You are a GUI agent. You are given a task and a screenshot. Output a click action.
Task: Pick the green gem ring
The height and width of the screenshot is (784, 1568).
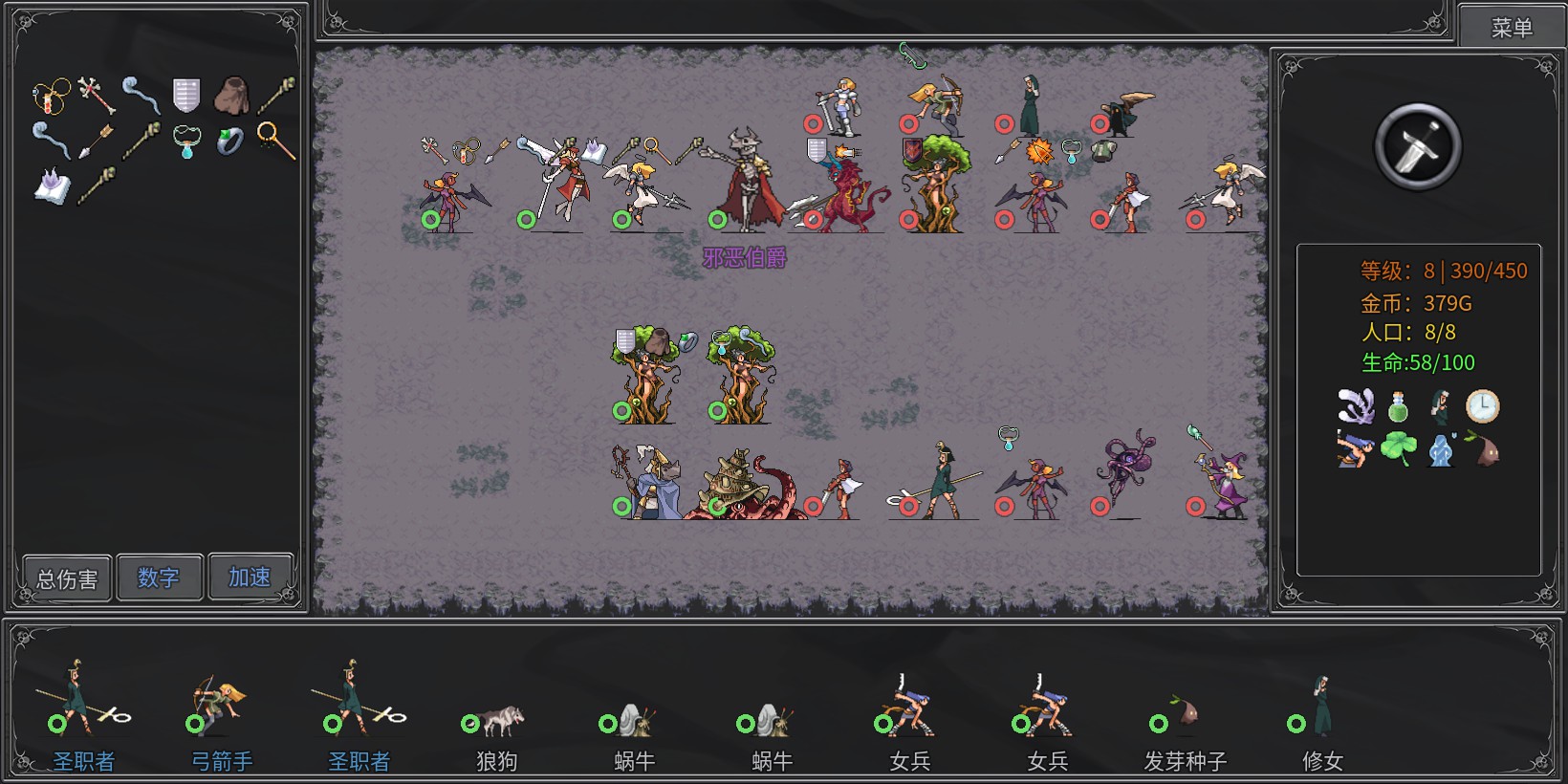(230, 141)
